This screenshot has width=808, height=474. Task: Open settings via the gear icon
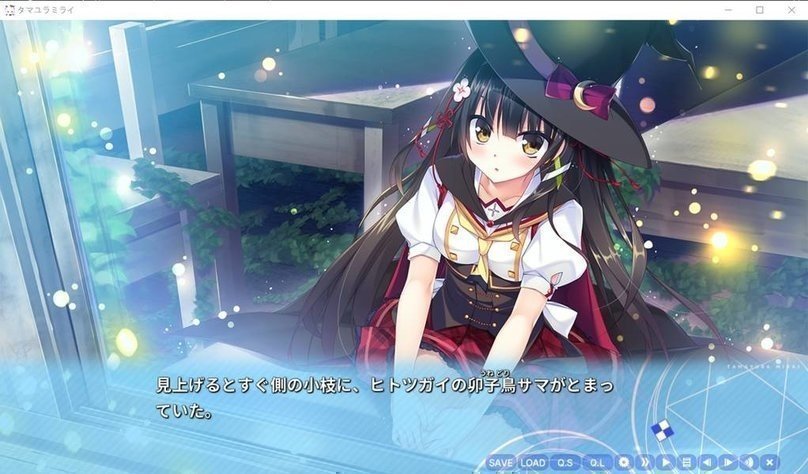pyautogui.click(x=625, y=463)
